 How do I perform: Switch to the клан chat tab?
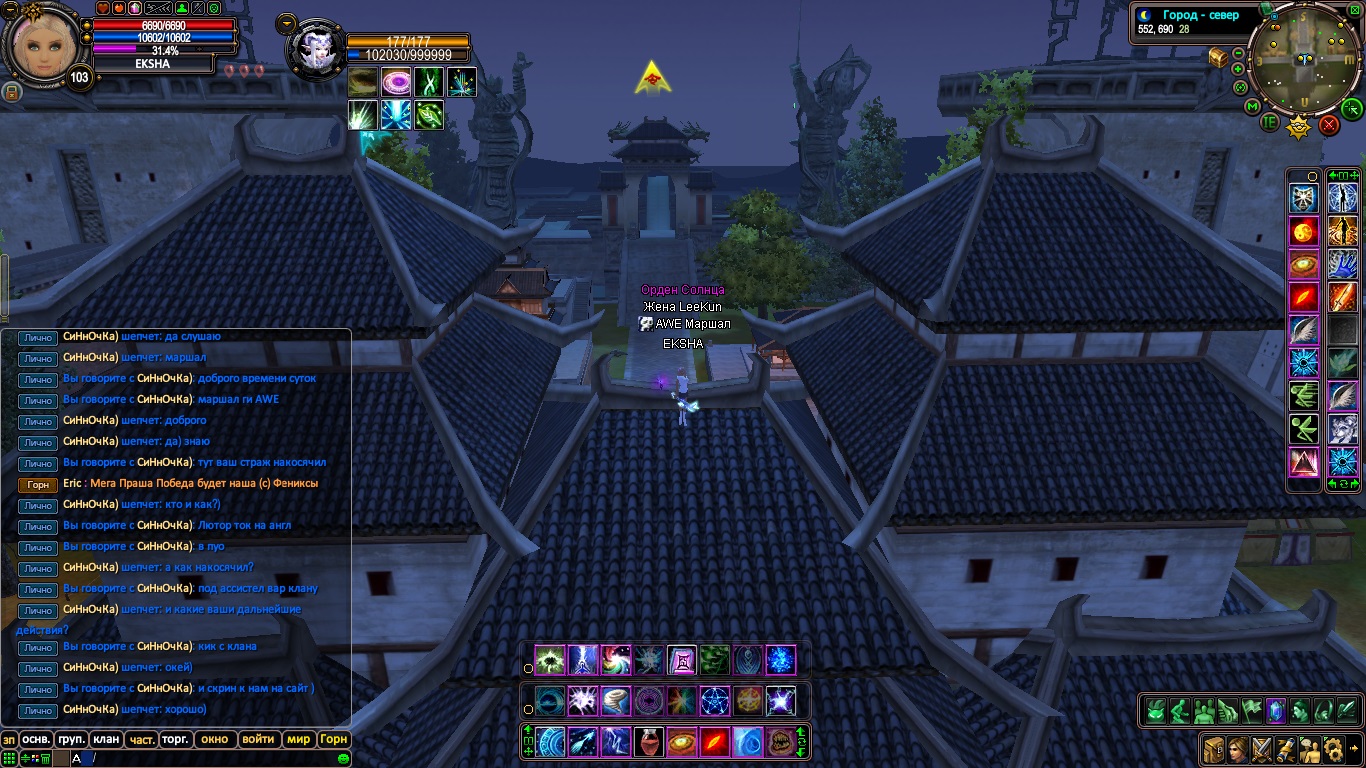(105, 740)
